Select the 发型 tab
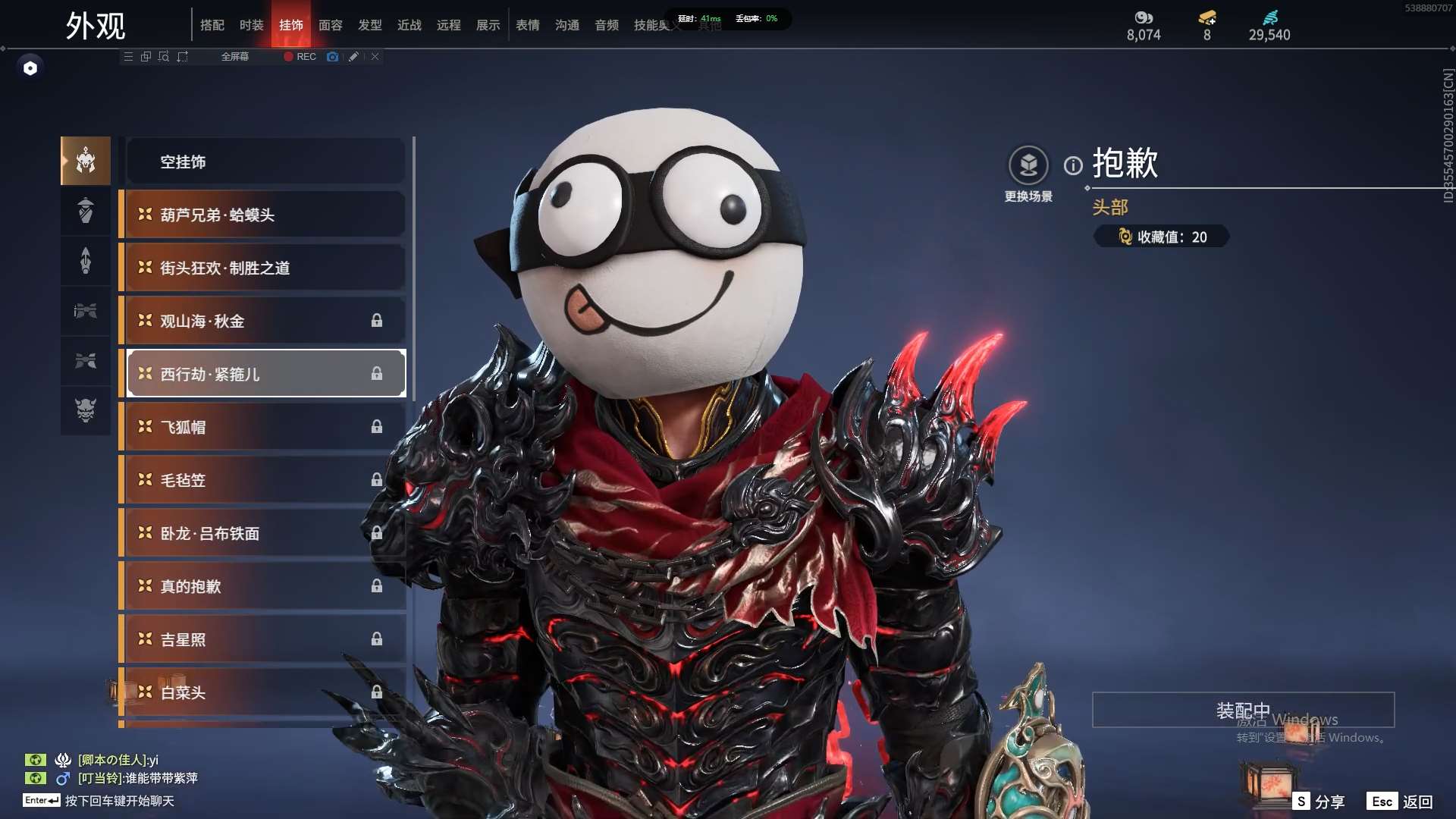Viewport: 1456px width, 819px height. coord(369,25)
